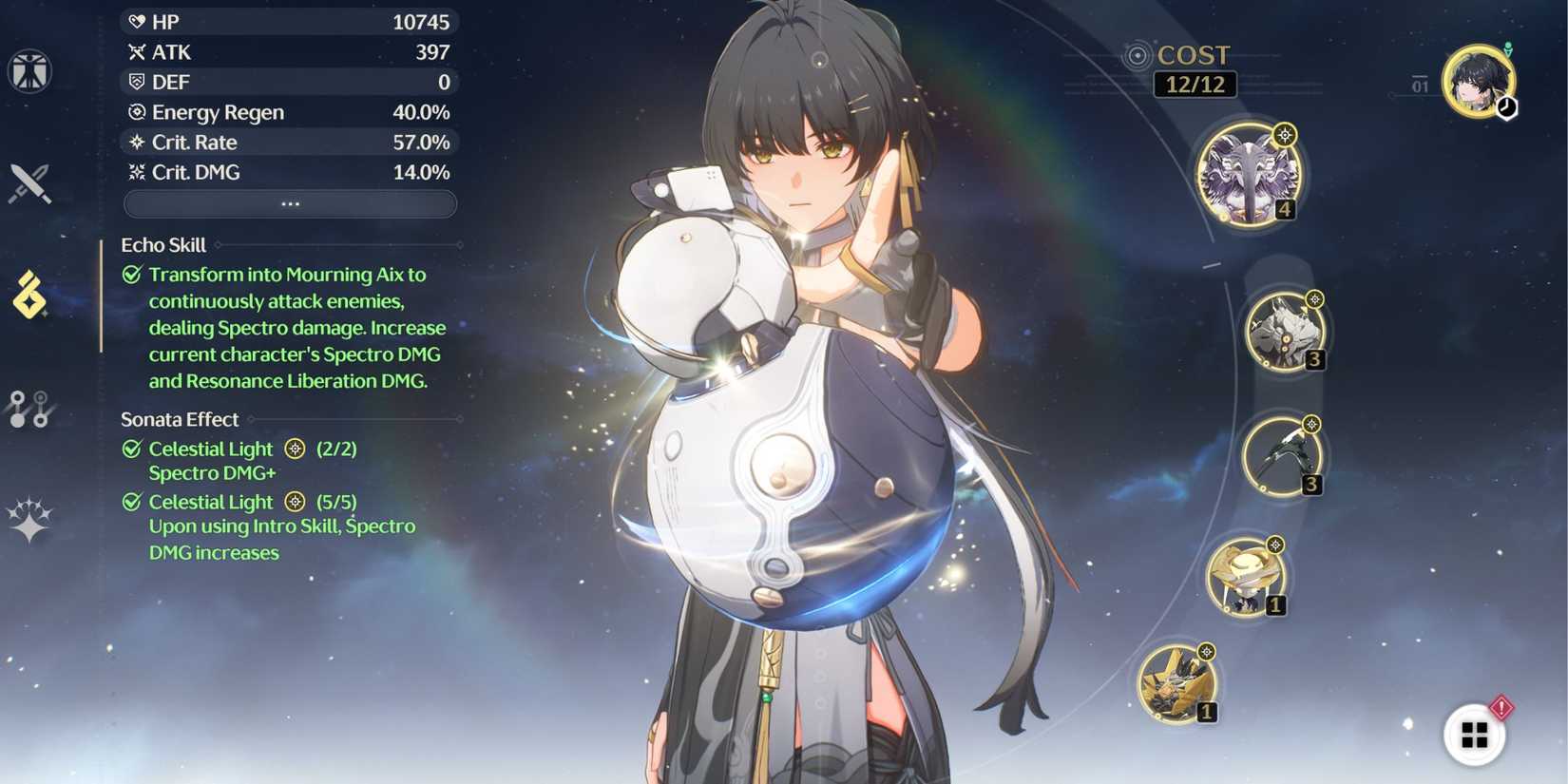This screenshot has height=784, width=1568.
Task: Select the Rover character portrait labeled 01
Action: pos(1479,84)
